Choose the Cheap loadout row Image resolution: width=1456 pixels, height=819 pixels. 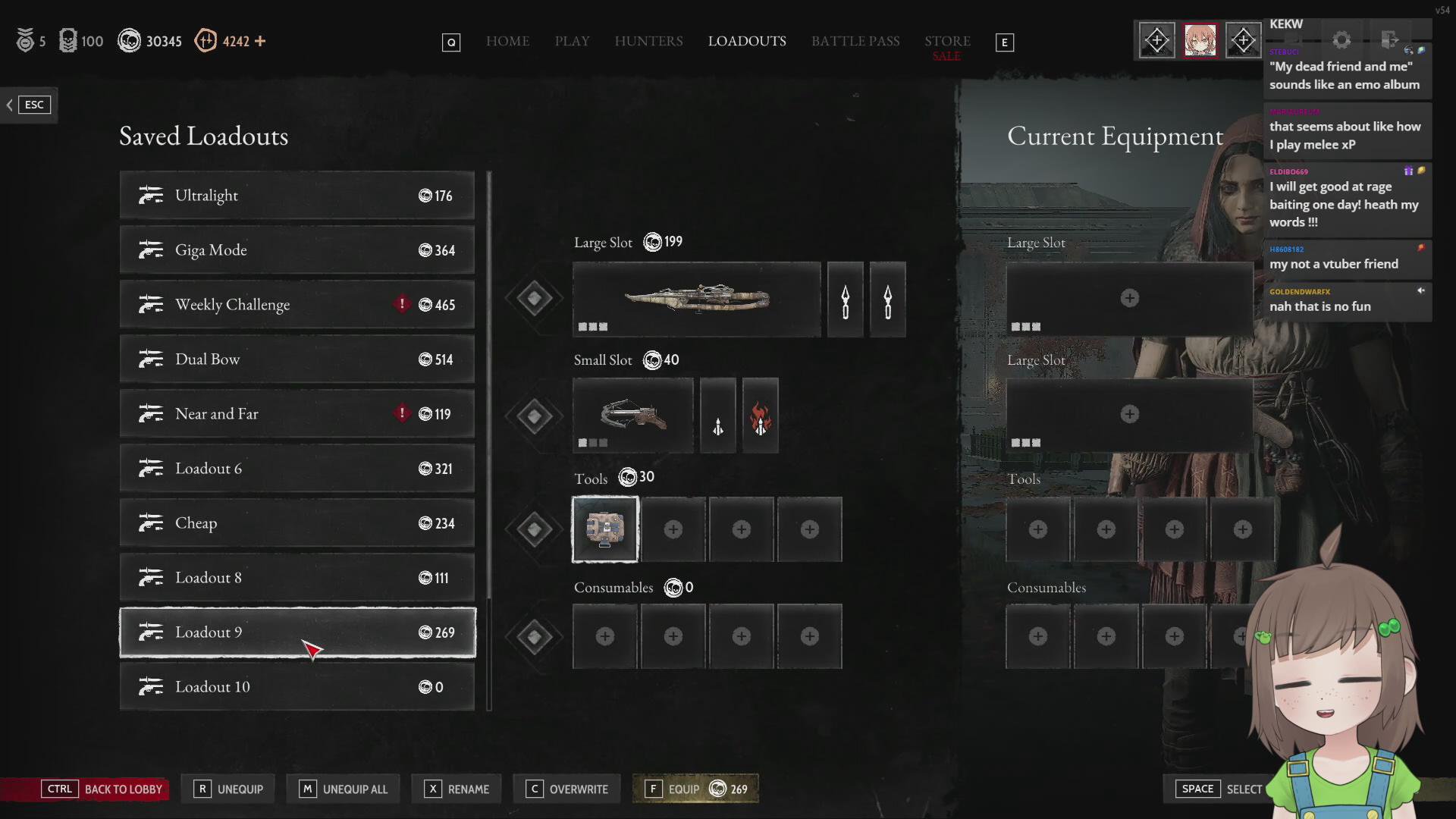click(x=297, y=523)
